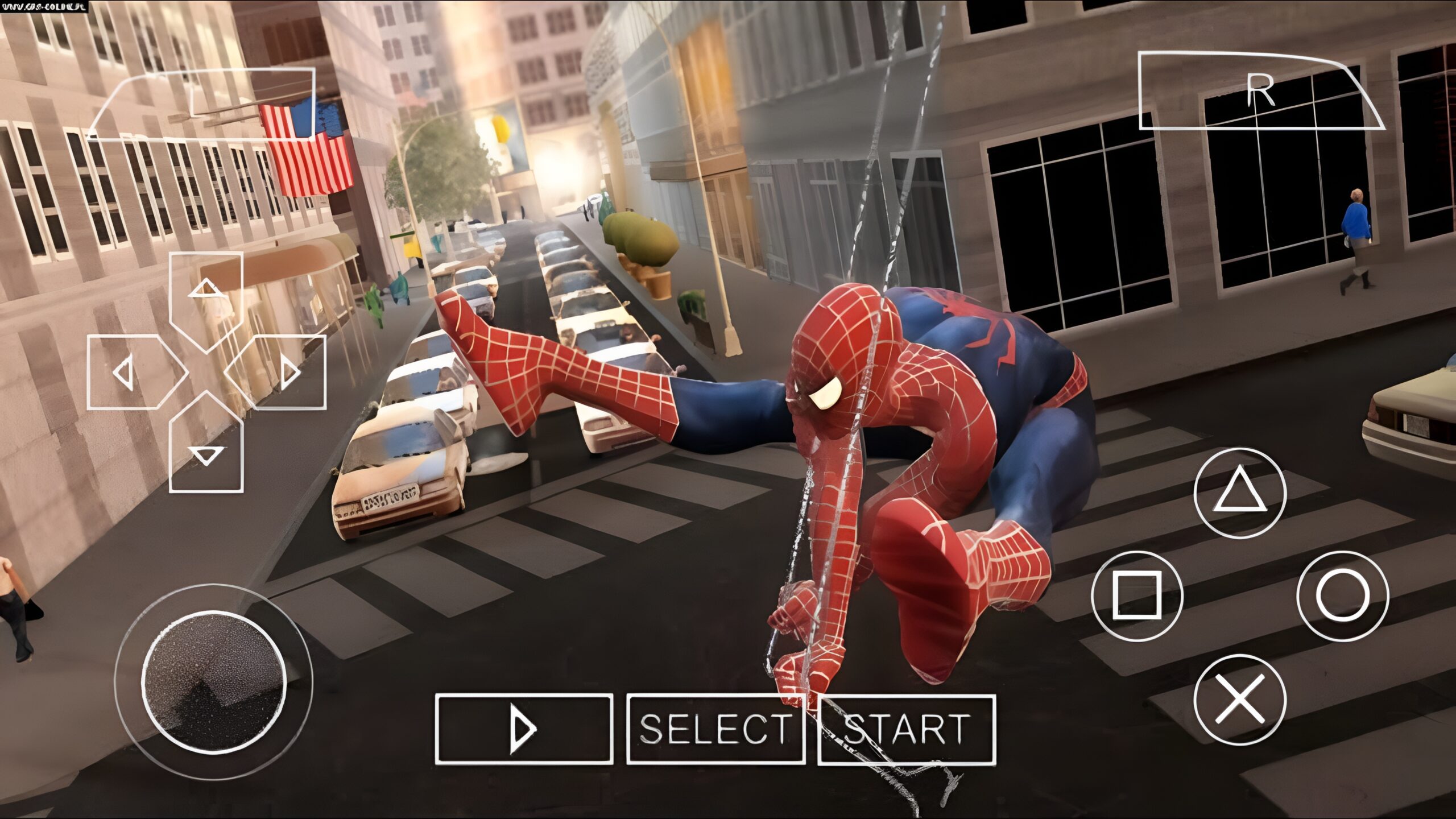Click the play-arrow button beside SELECT

[524, 729]
